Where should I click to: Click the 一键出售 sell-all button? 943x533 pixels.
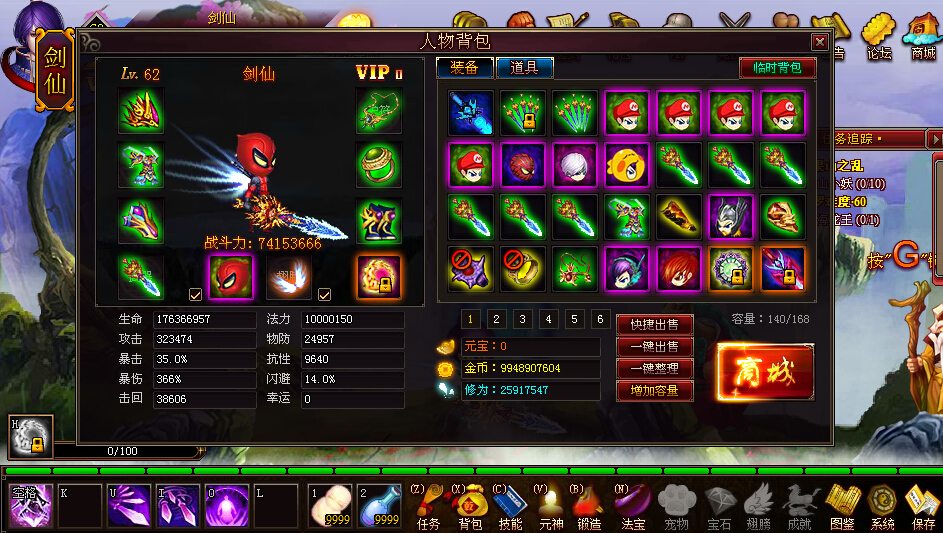[654, 347]
